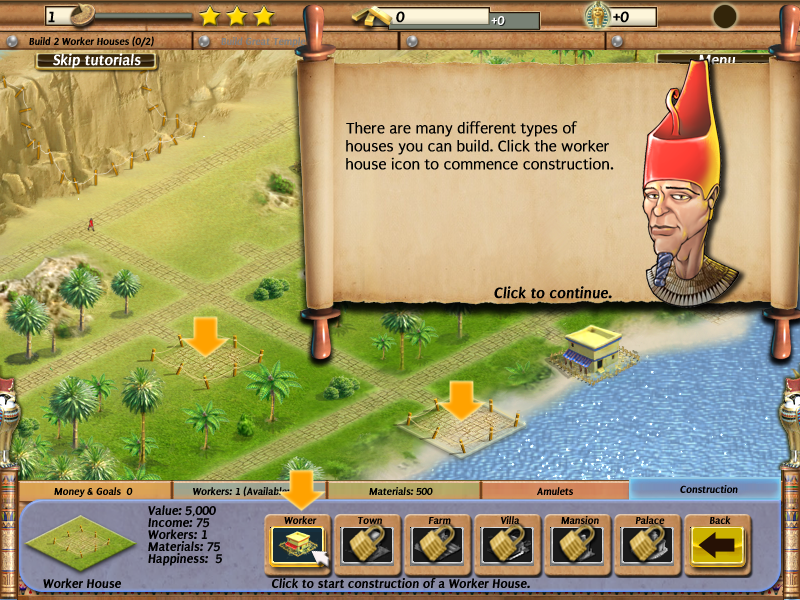Screen dimensions: 800x600
Task: Select the locked Town house icon
Action: (370, 545)
